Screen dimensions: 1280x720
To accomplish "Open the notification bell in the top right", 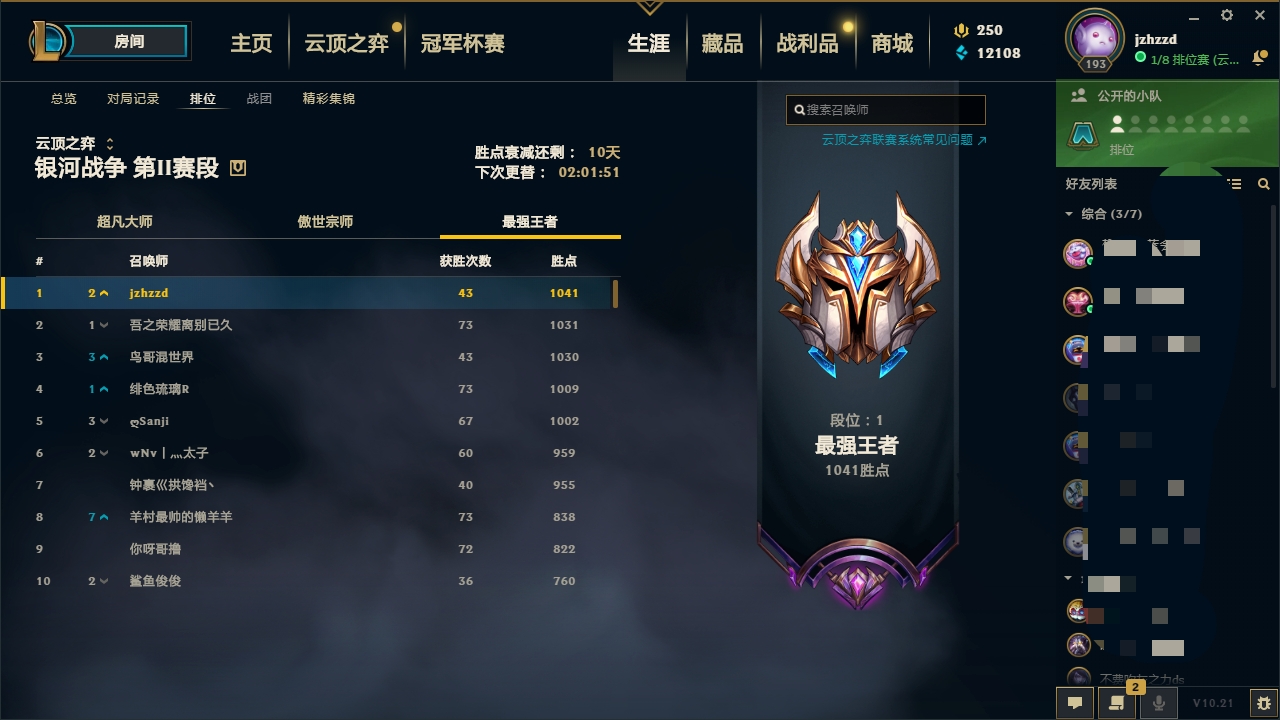I will (x=1259, y=58).
